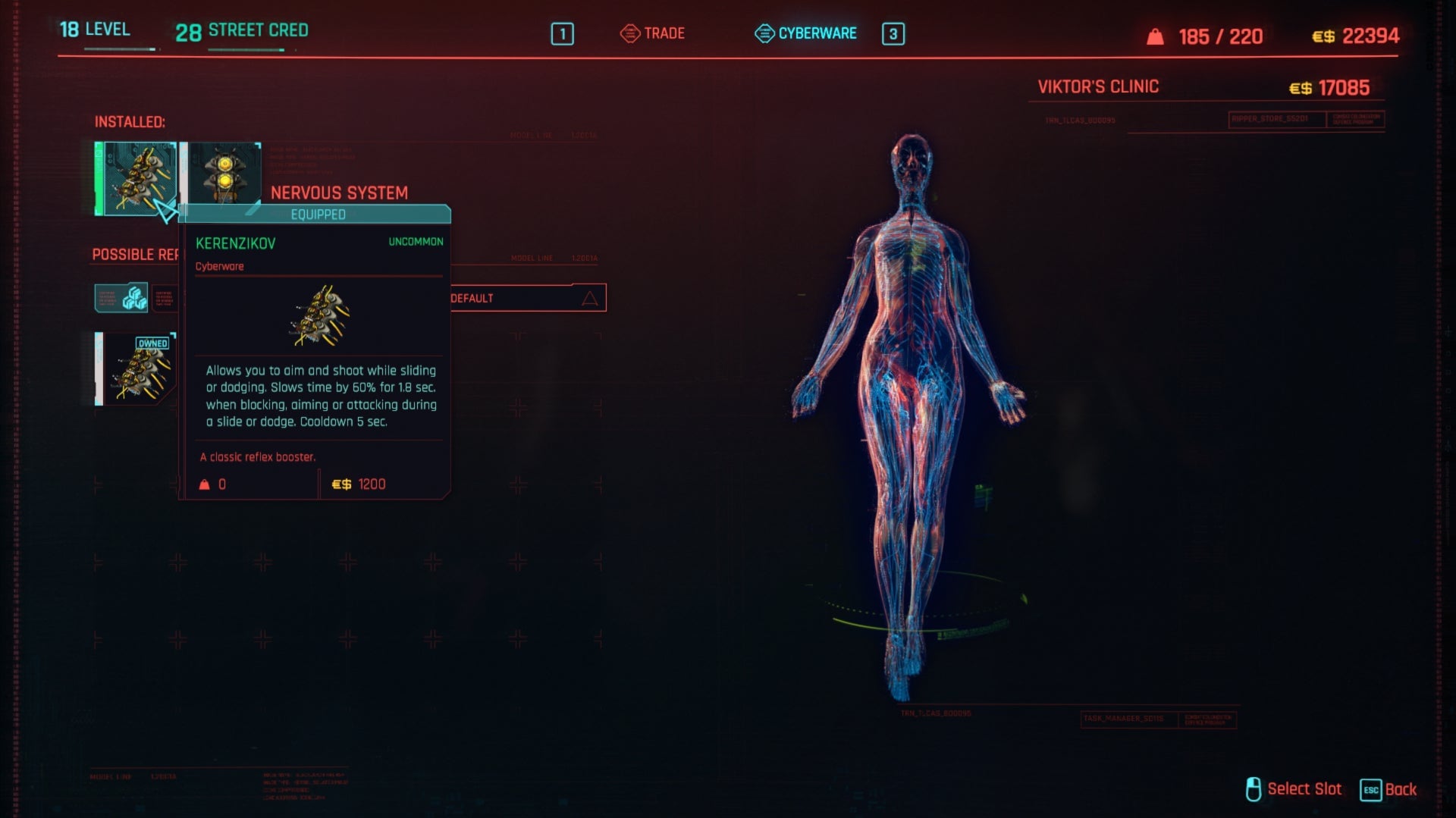The width and height of the screenshot is (1456, 818).
Task: Switch to the Cyberware tab
Action: (817, 33)
